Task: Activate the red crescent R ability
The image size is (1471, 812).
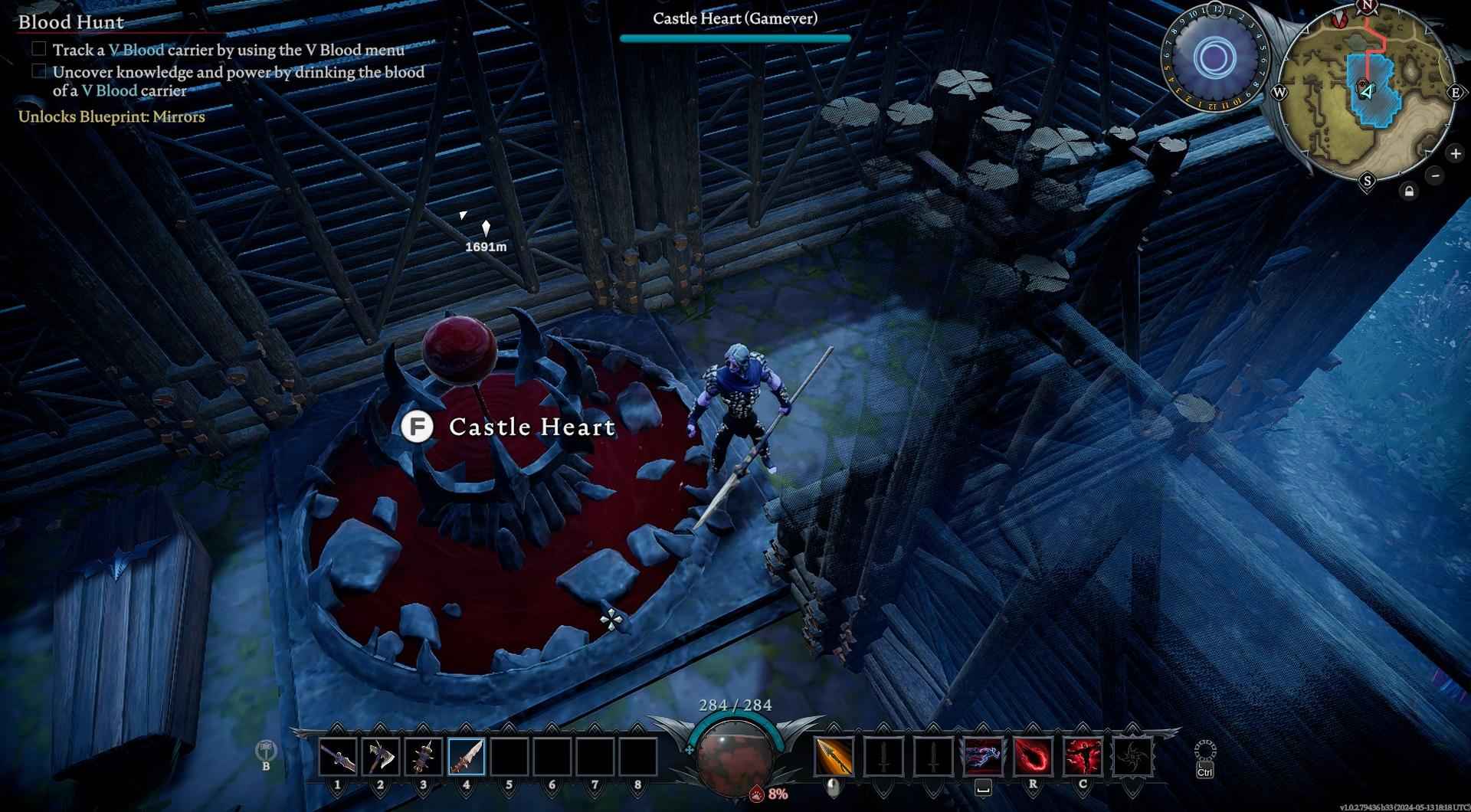Action: pyautogui.click(x=1033, y=757)
